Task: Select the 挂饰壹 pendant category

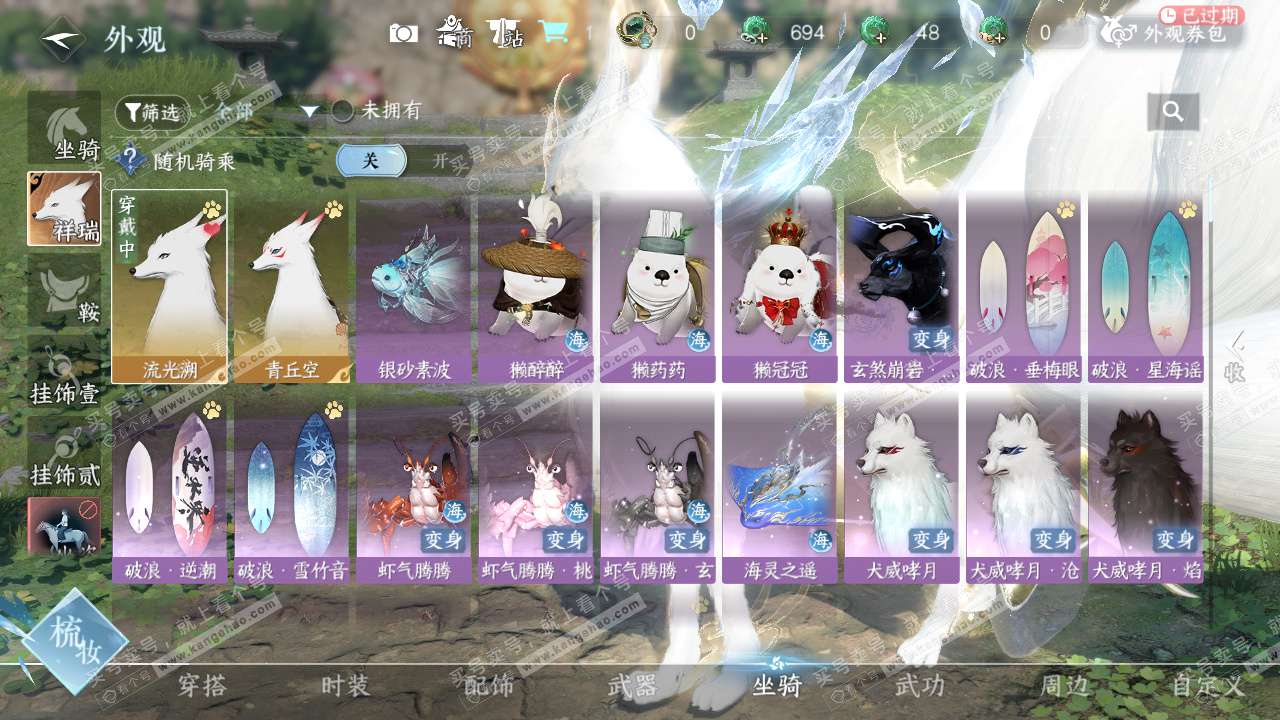Action: pos(64,373)
